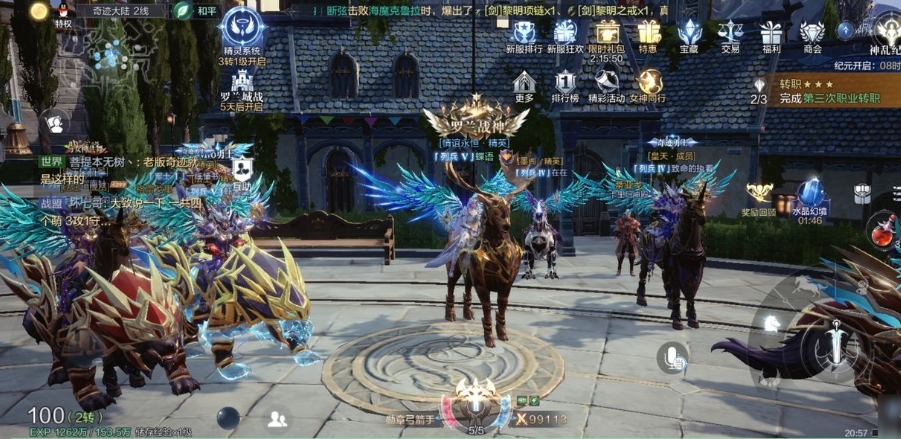
Task: Tap the voice microphone button
Action: [x=672, y=357]
